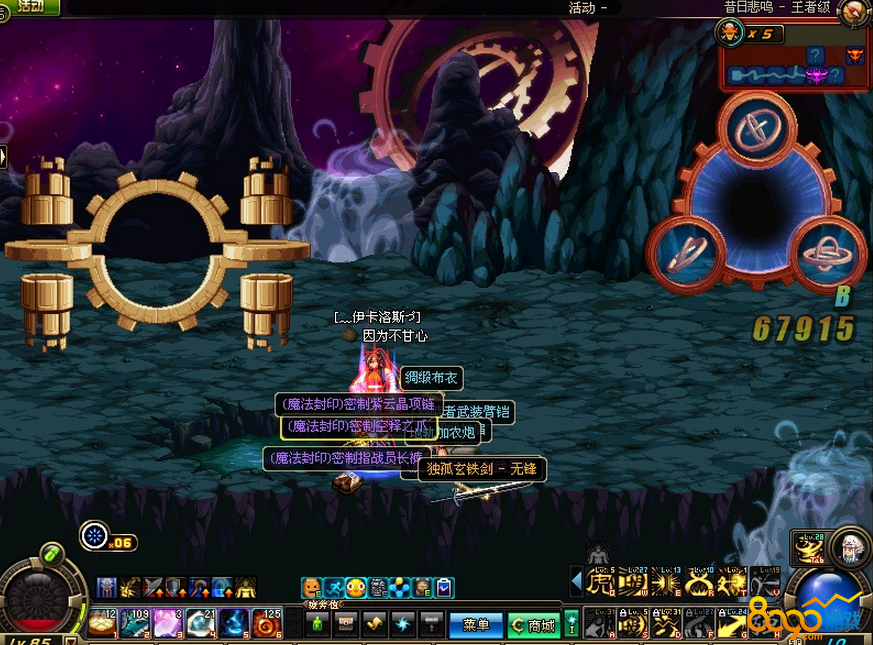
Task: Open the 商城 shop button
Action: pyautogui.click(x=532, y=625)
